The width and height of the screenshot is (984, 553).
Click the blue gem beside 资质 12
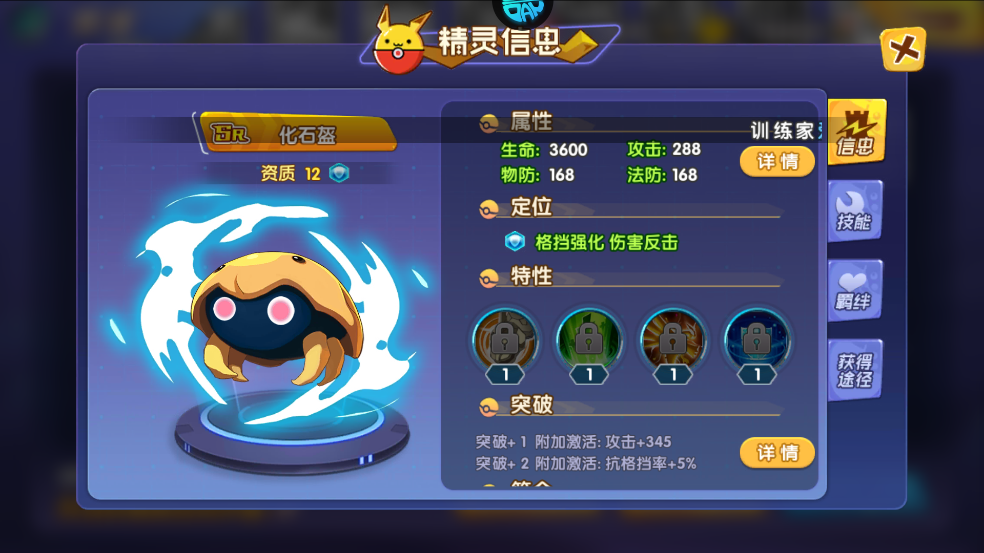click(x=340, y=174)
